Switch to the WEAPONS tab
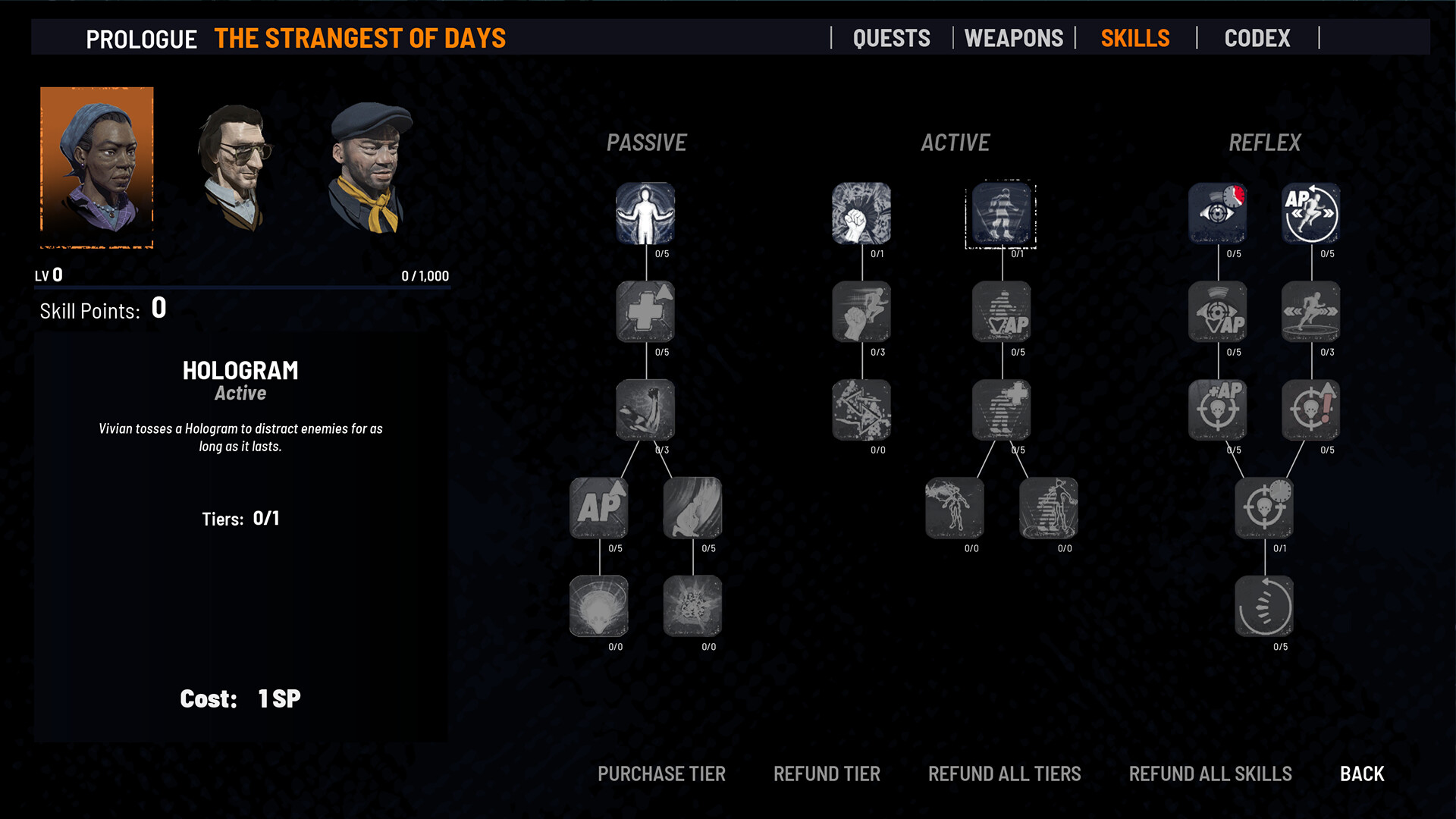This screenshot has width=1456, height=819. [x=1014, y=38]
